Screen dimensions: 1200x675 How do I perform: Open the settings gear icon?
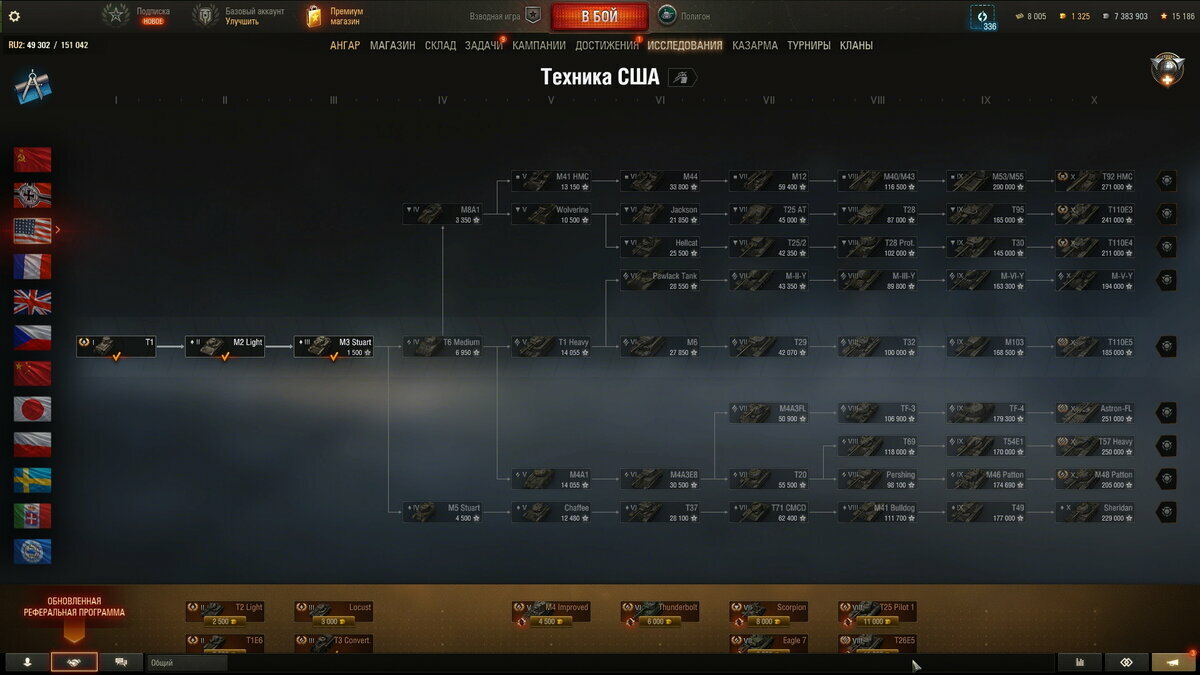point(14,16)
